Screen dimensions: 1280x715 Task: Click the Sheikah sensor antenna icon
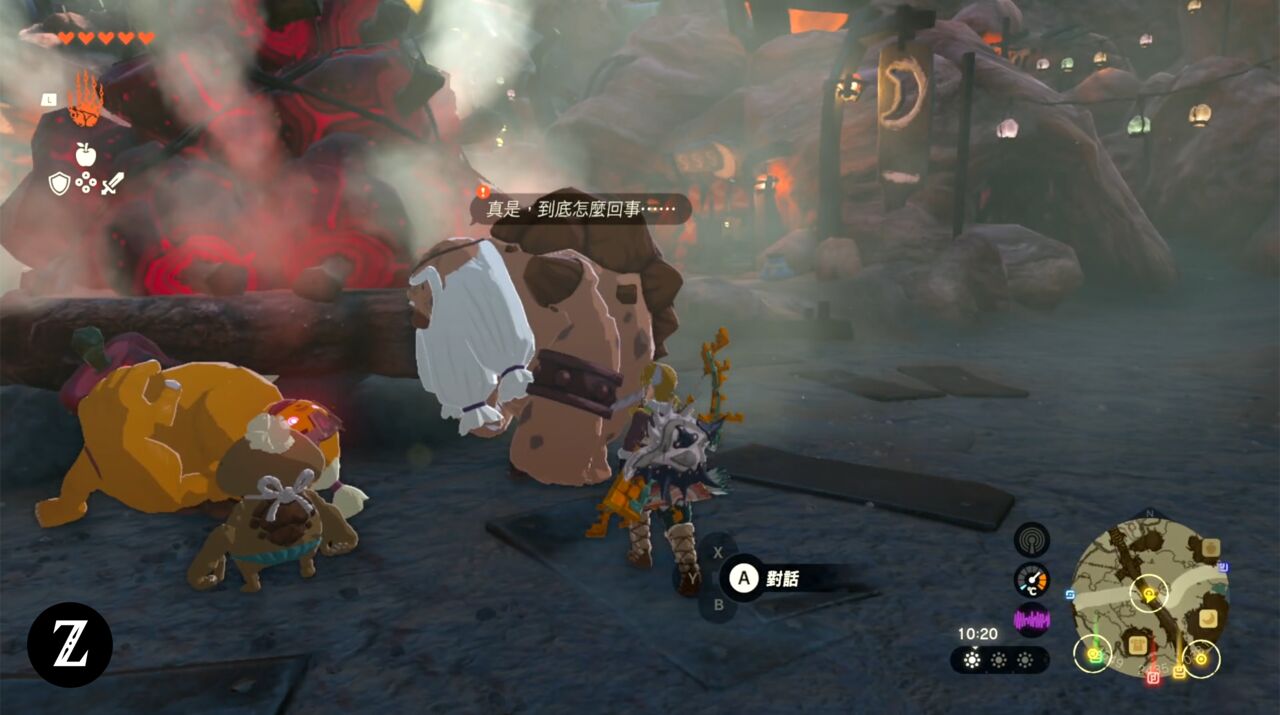pyautogui.click(x=1031, y=540)
